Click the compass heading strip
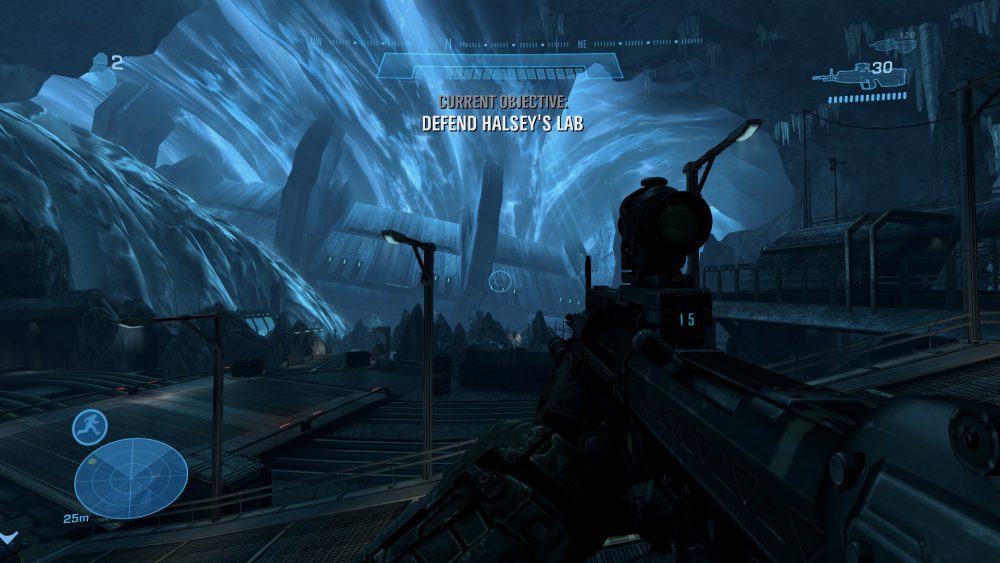The height and width of the screenshot is (563, 1000). (x=499, y=43)
